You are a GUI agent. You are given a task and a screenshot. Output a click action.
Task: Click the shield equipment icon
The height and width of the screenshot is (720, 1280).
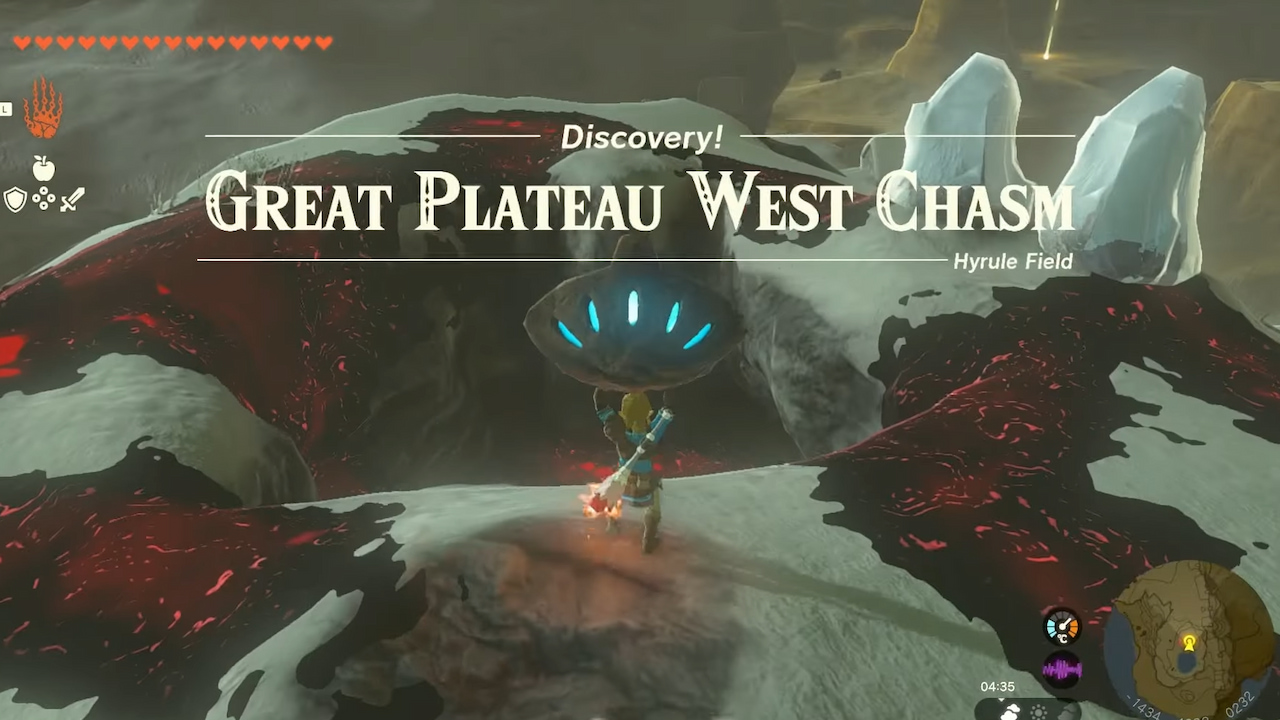[15, 198]
